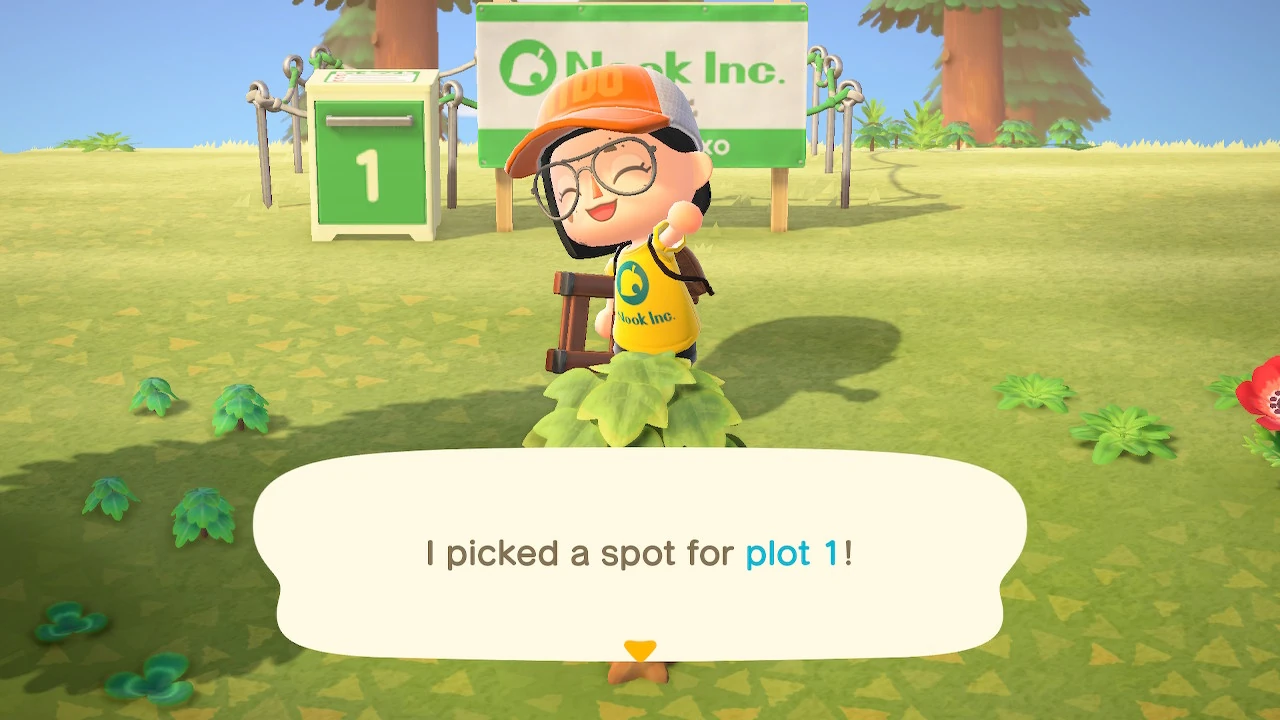This screenshot has height=720, width=1280.
Task: Click the blue 'plot 1' text
Action: point(792,553)
